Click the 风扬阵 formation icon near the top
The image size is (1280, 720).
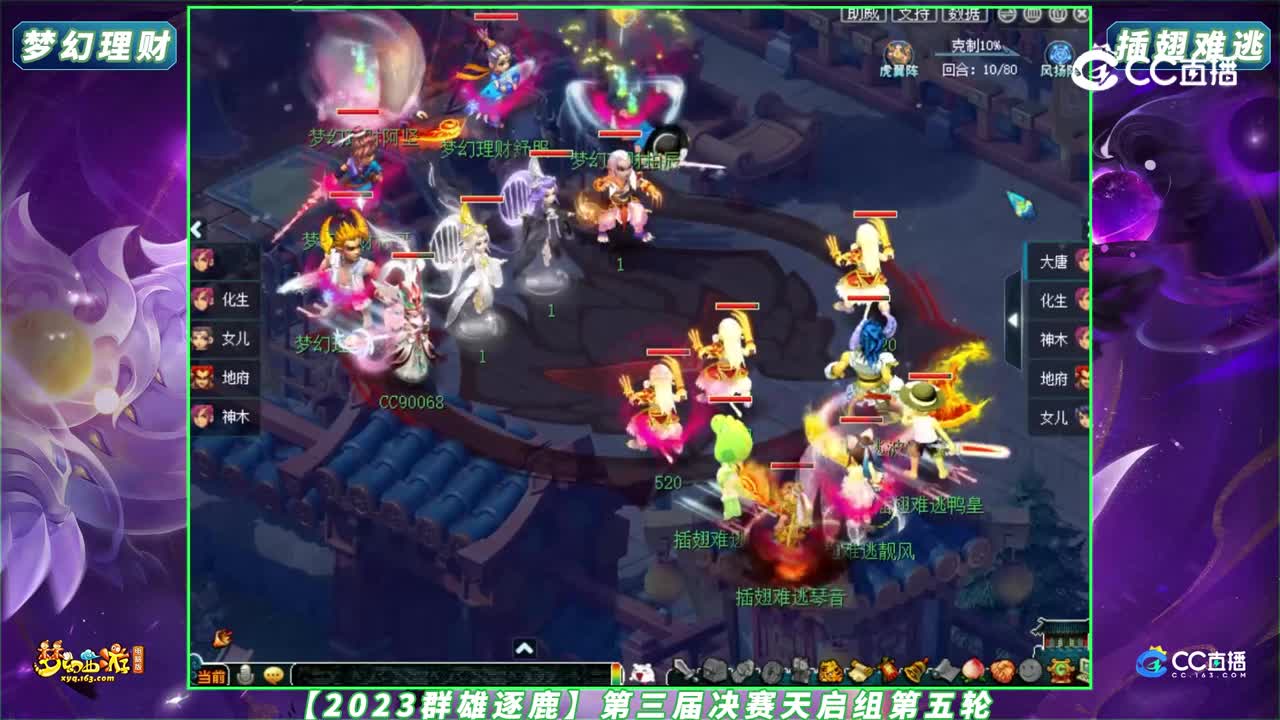pyautogui.click(x=1058, y=53)
